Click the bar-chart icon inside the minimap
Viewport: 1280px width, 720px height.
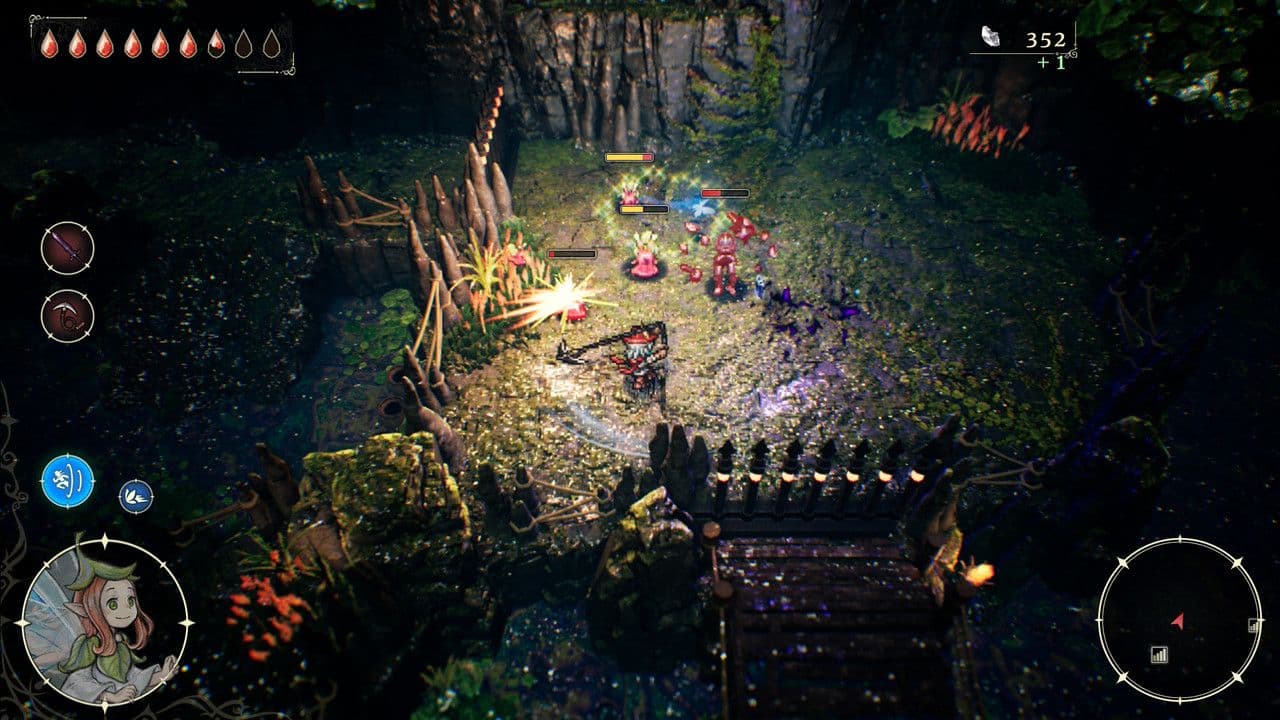click(1159, 653)
